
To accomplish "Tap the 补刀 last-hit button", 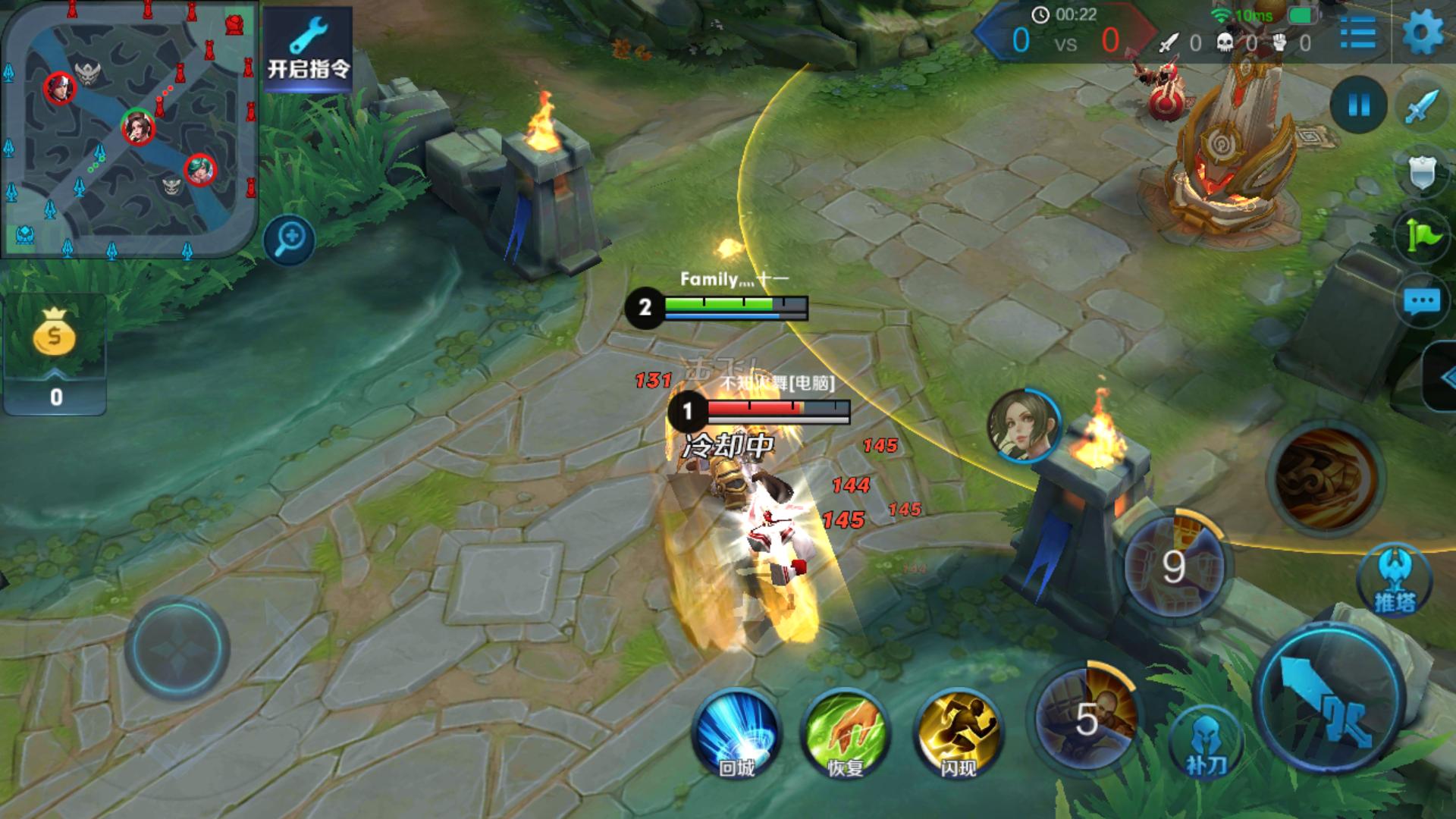I will [1204, 743].
